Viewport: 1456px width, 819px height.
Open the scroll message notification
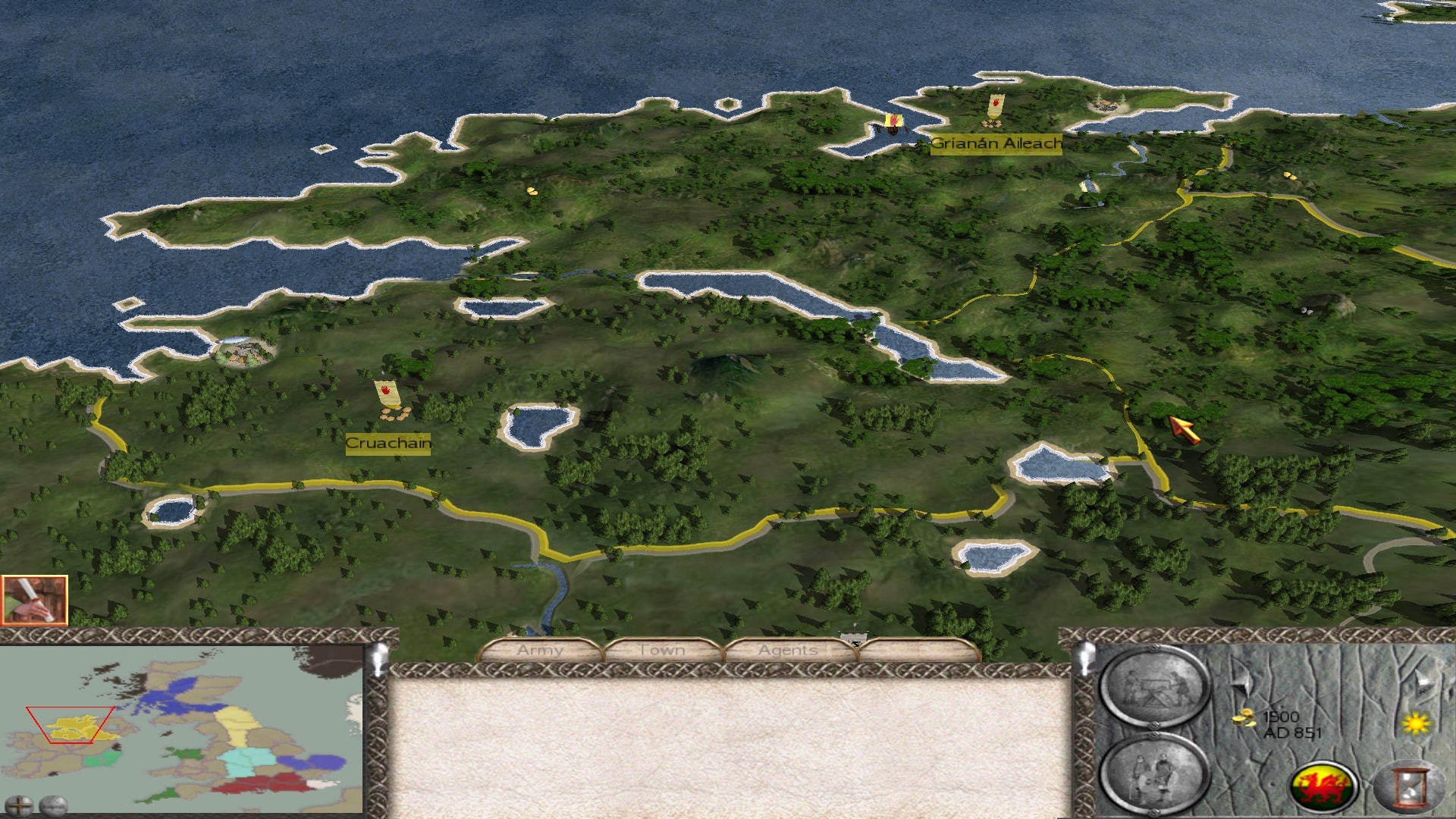35,600
